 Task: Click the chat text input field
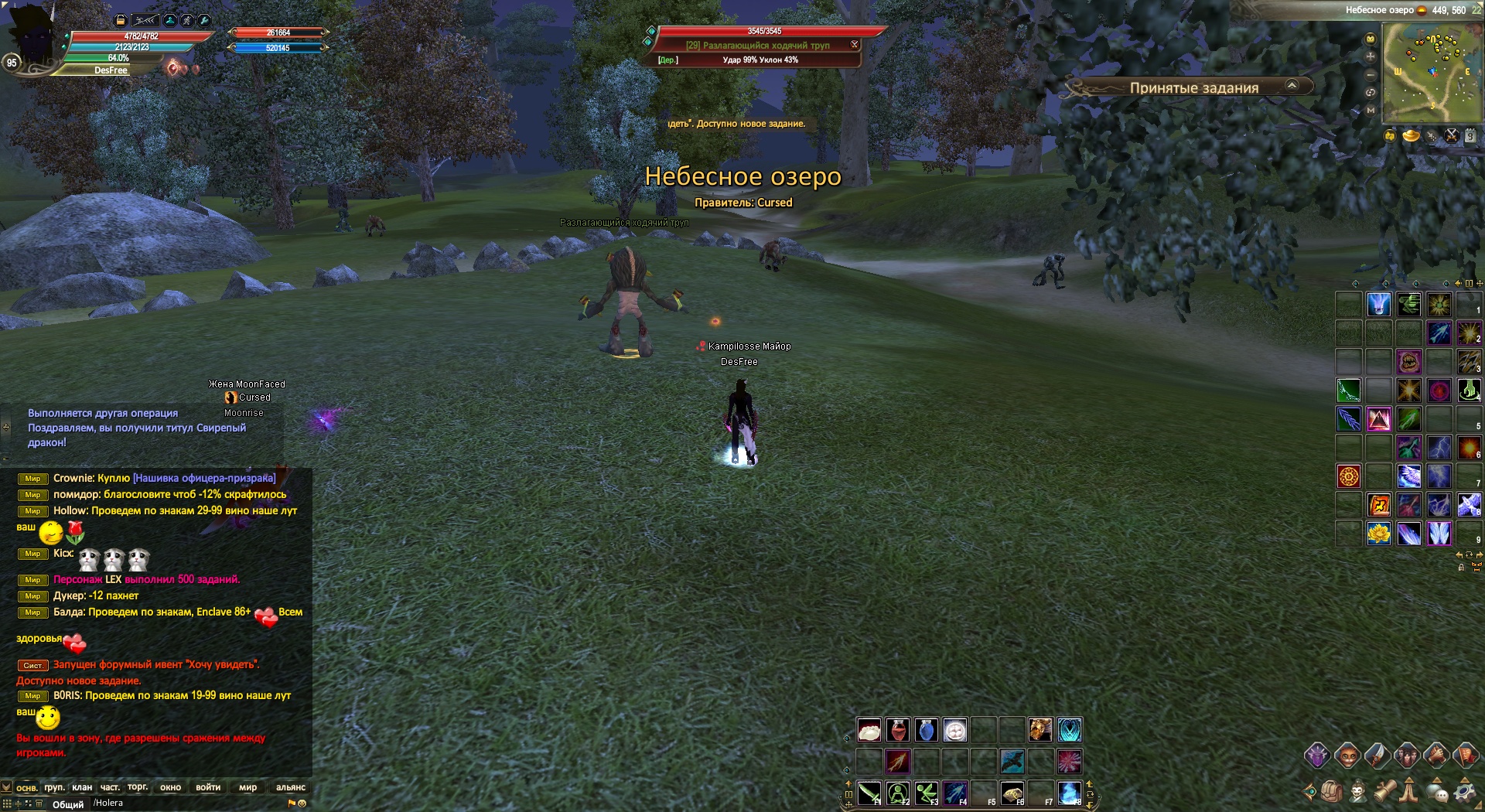pos(186,803)
